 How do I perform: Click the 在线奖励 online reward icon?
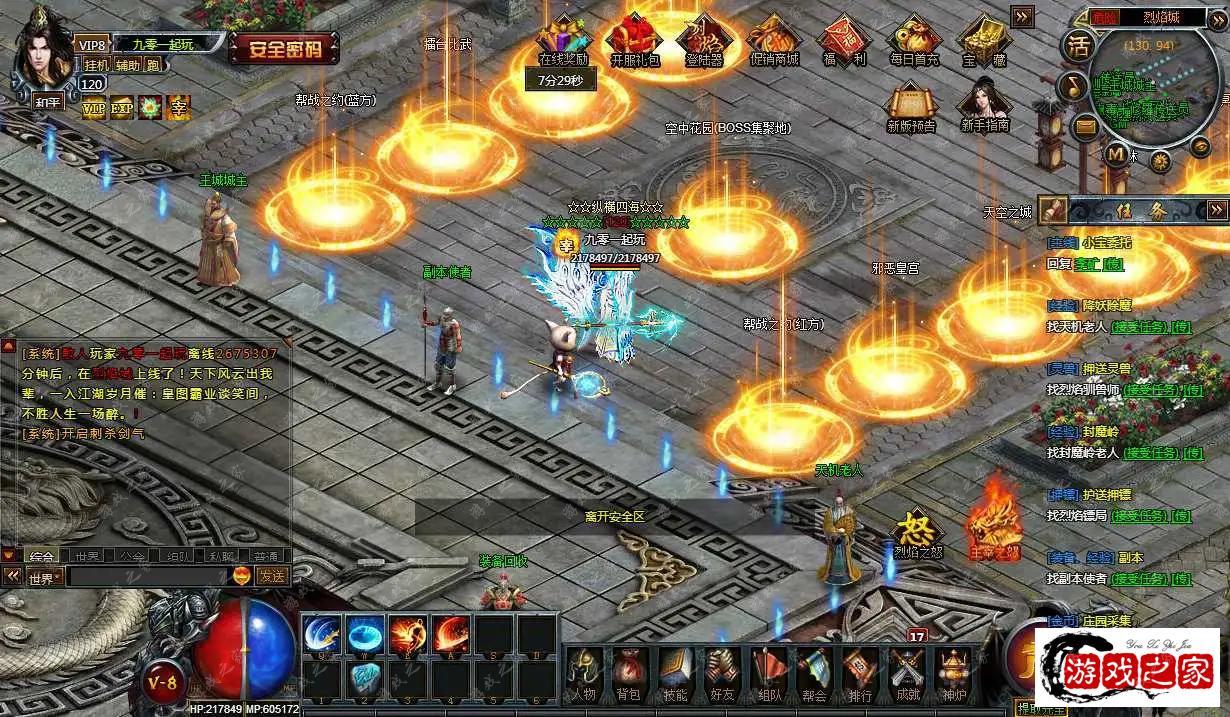point(563,40)
